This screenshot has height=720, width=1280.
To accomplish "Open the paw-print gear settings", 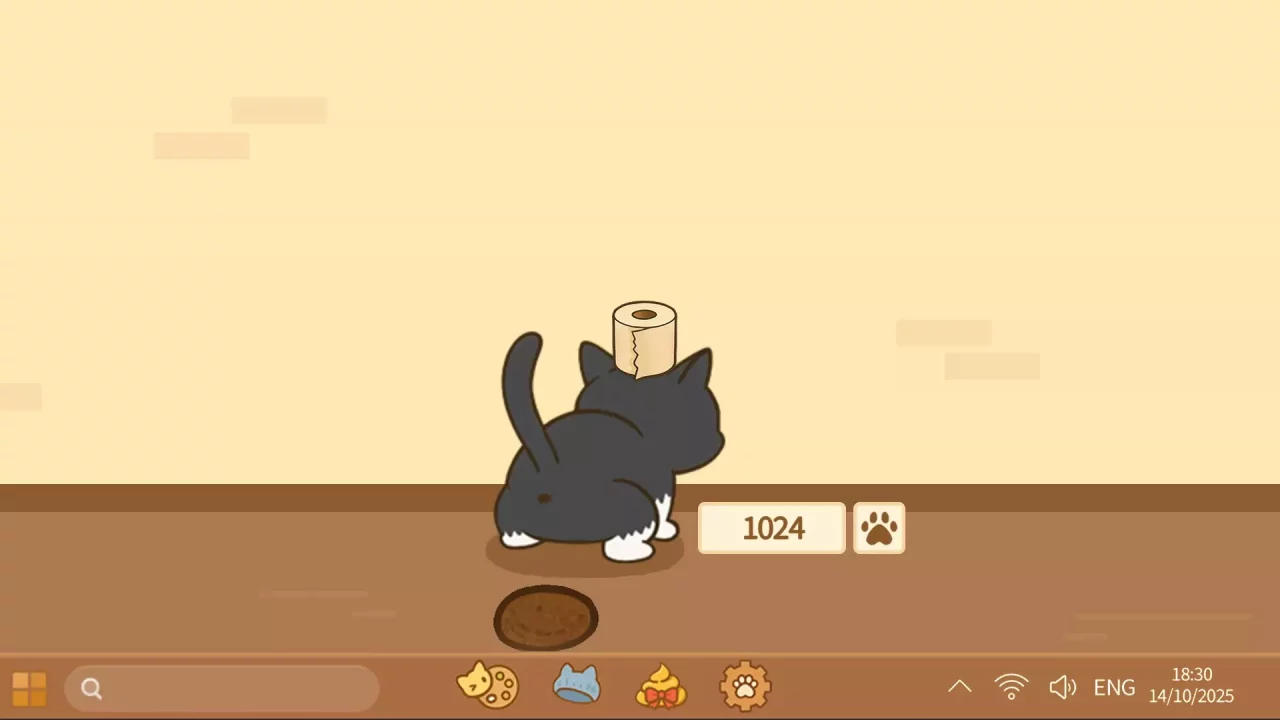I will (x=745, y=686).
